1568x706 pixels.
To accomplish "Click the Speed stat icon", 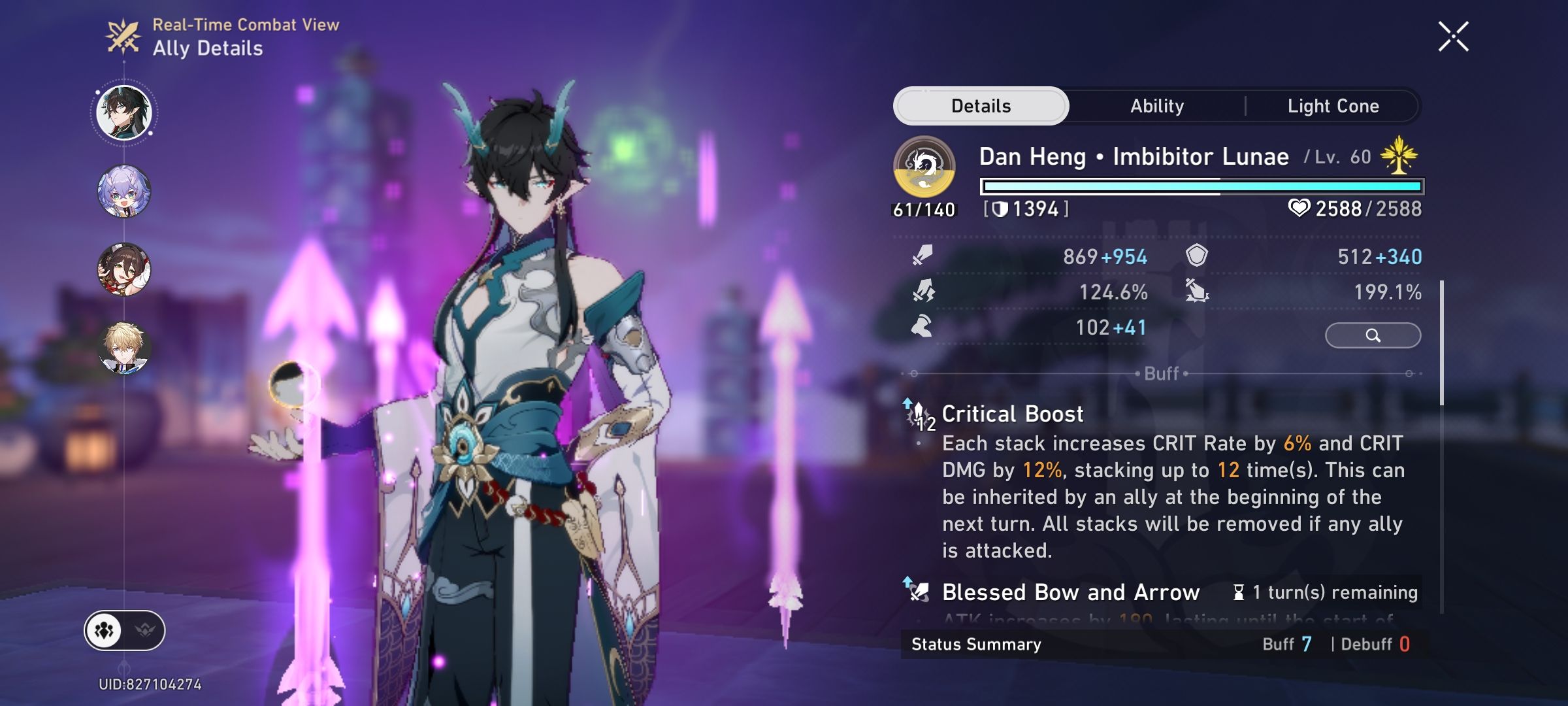I will [920, 328].
